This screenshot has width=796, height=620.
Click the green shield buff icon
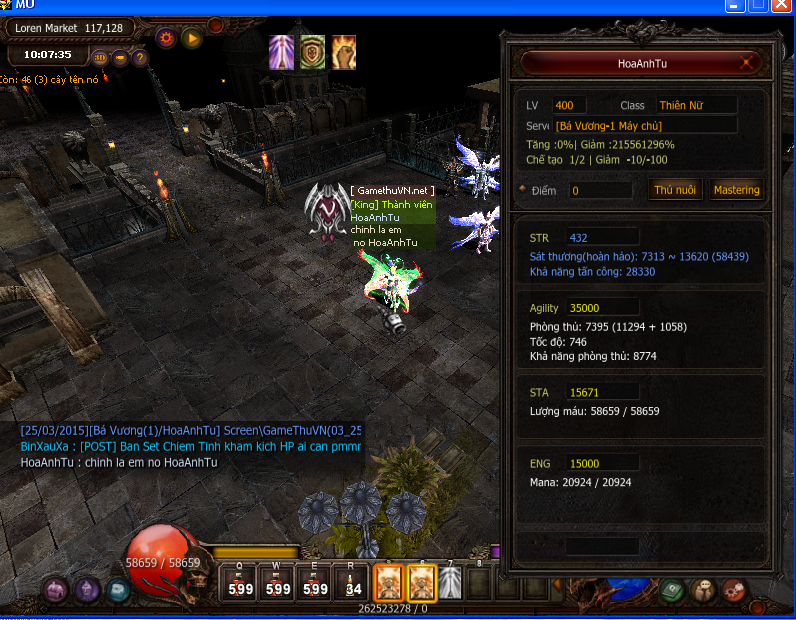[x=313, y=52]
